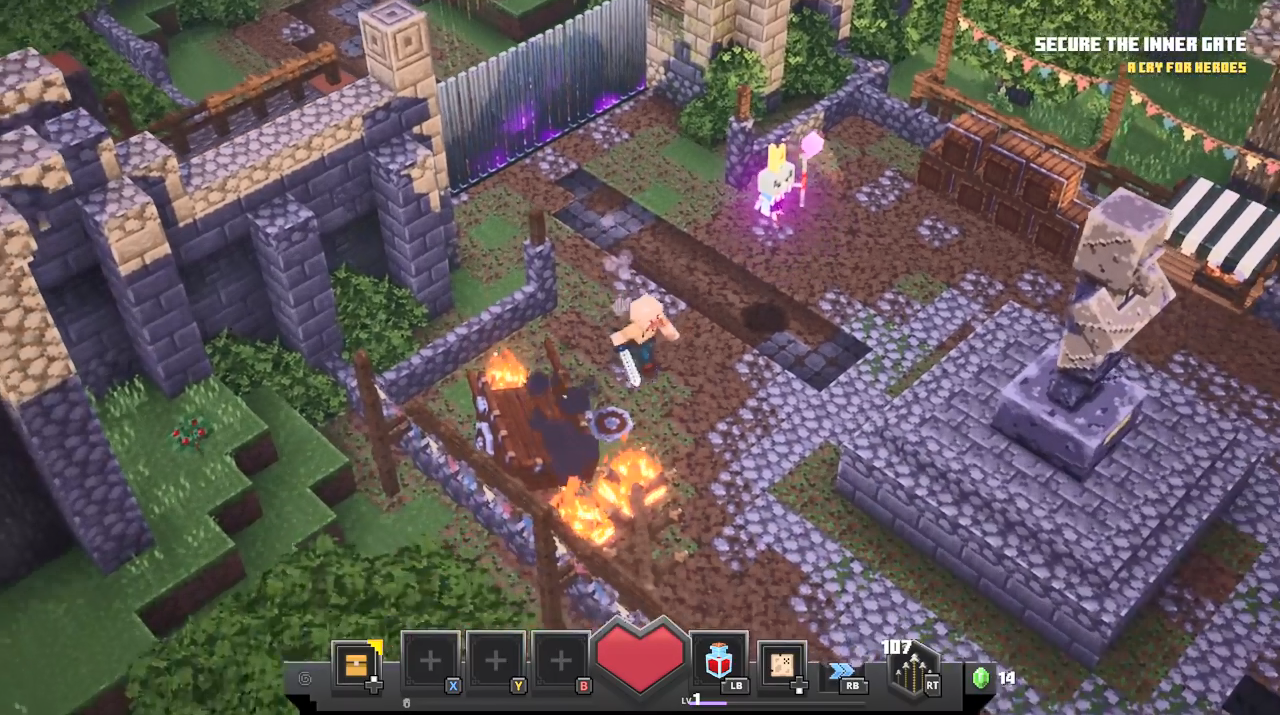Click the arrow quiver ranged attack icon

pos(912,673)
